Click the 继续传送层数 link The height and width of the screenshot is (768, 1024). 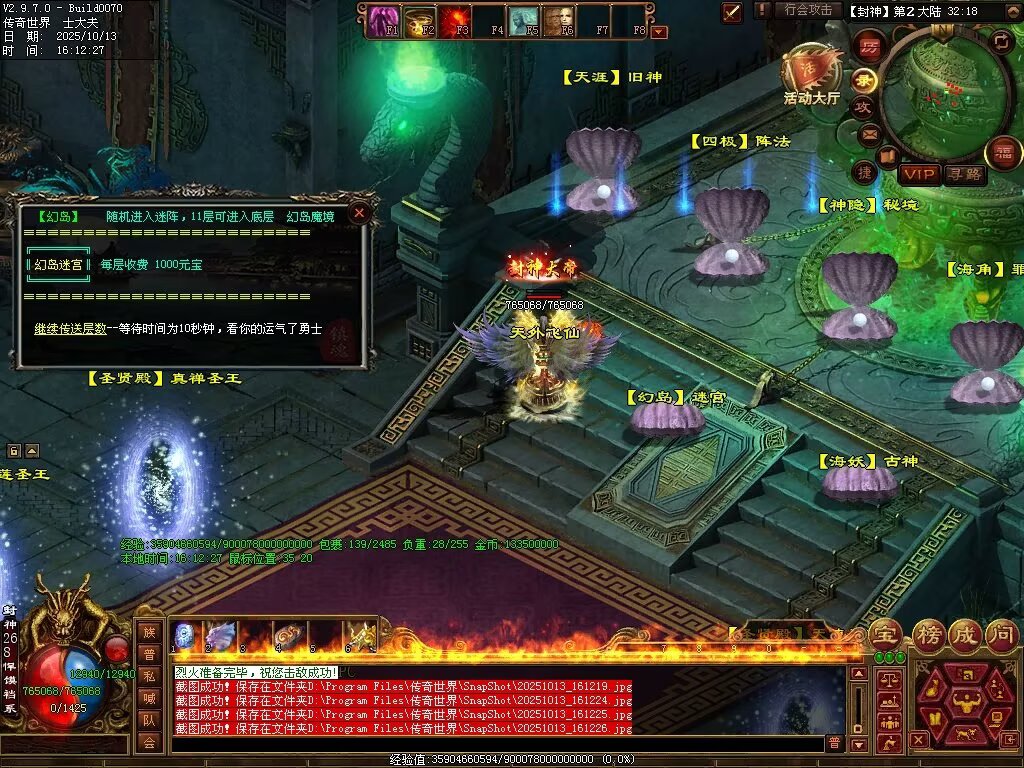coord(70,328)
